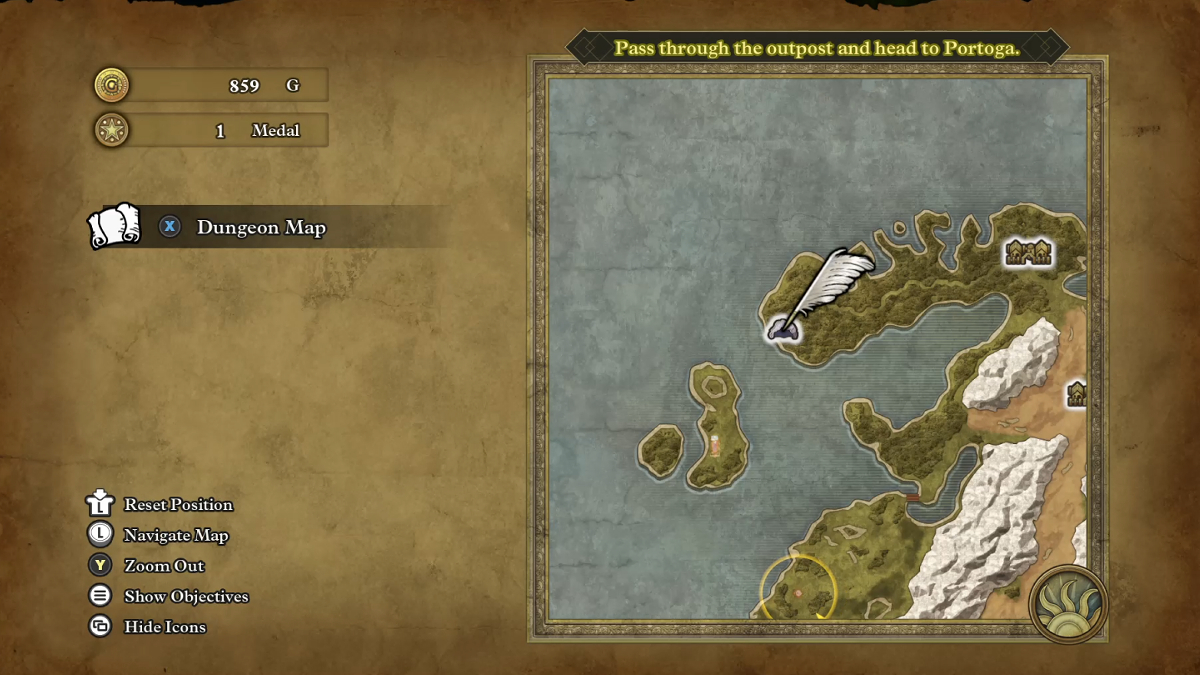Choose the Zoom Out option
This screenshot has height=675, width=1200.
164,566
